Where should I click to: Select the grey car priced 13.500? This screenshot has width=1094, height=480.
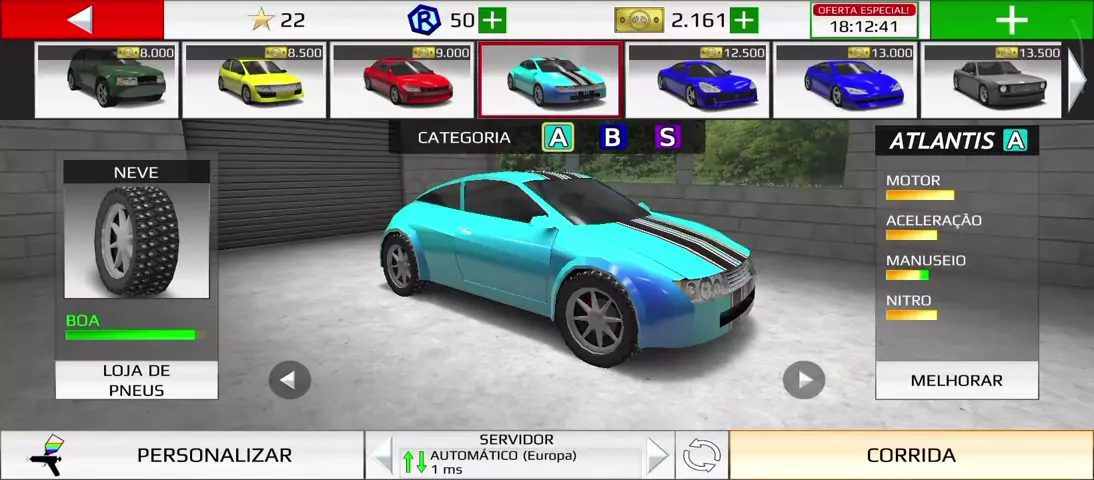(991, 80)
